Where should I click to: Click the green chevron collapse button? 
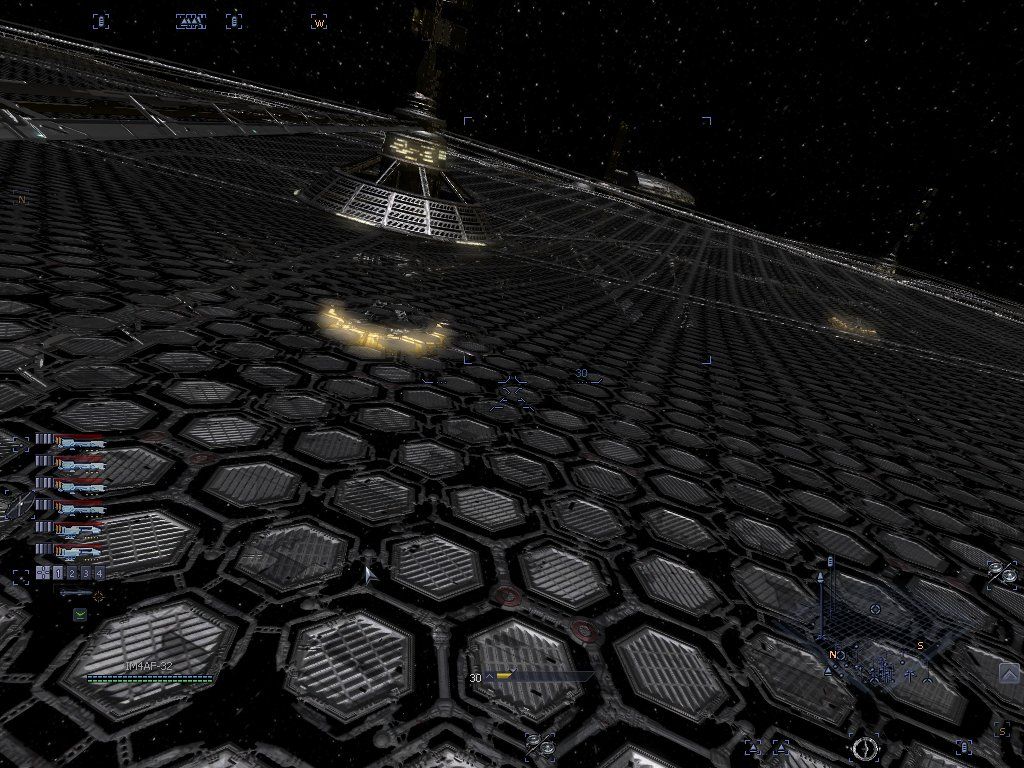[79, 614]
